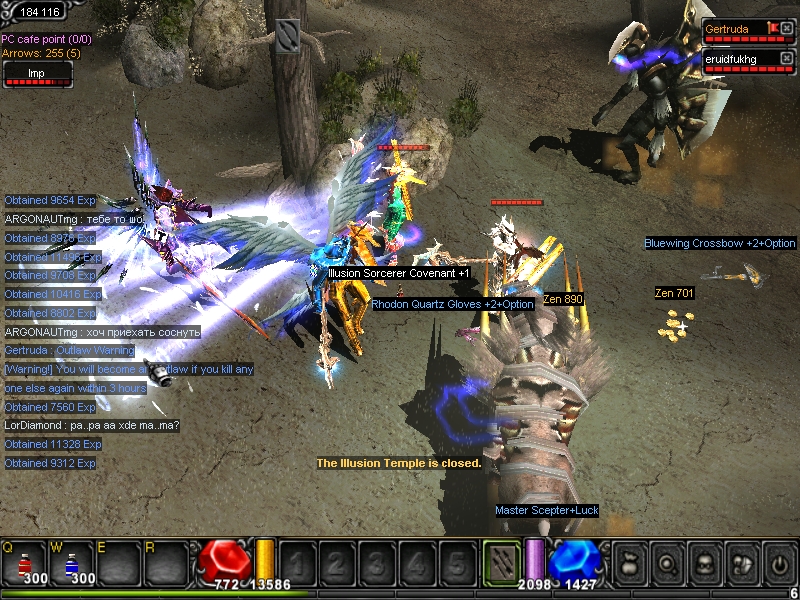Viewport: 800px width, 600px height.
Task: Open the magnifier search menu button
Action: [x=666, y=563]
